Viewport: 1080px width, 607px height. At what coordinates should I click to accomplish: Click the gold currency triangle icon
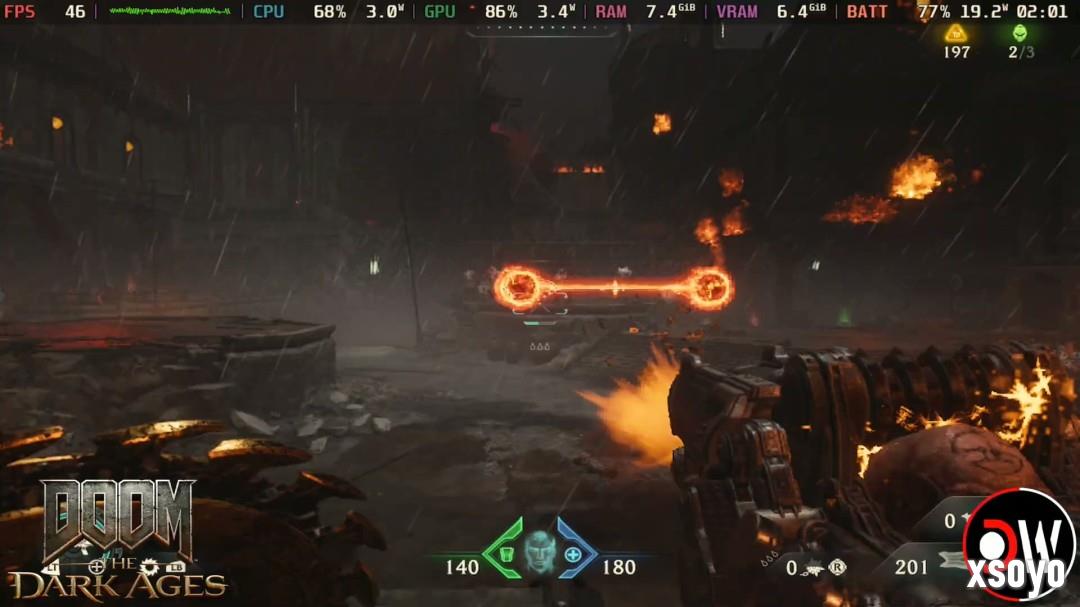[956, 32]
